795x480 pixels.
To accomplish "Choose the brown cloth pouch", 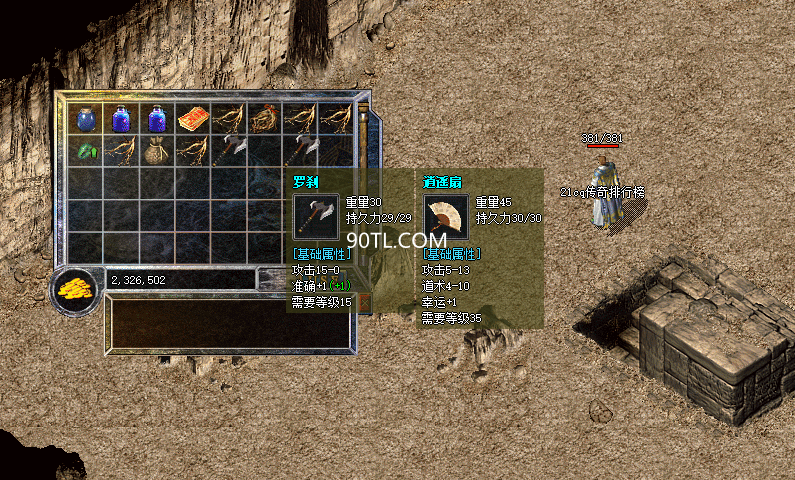I will (157, 151).
